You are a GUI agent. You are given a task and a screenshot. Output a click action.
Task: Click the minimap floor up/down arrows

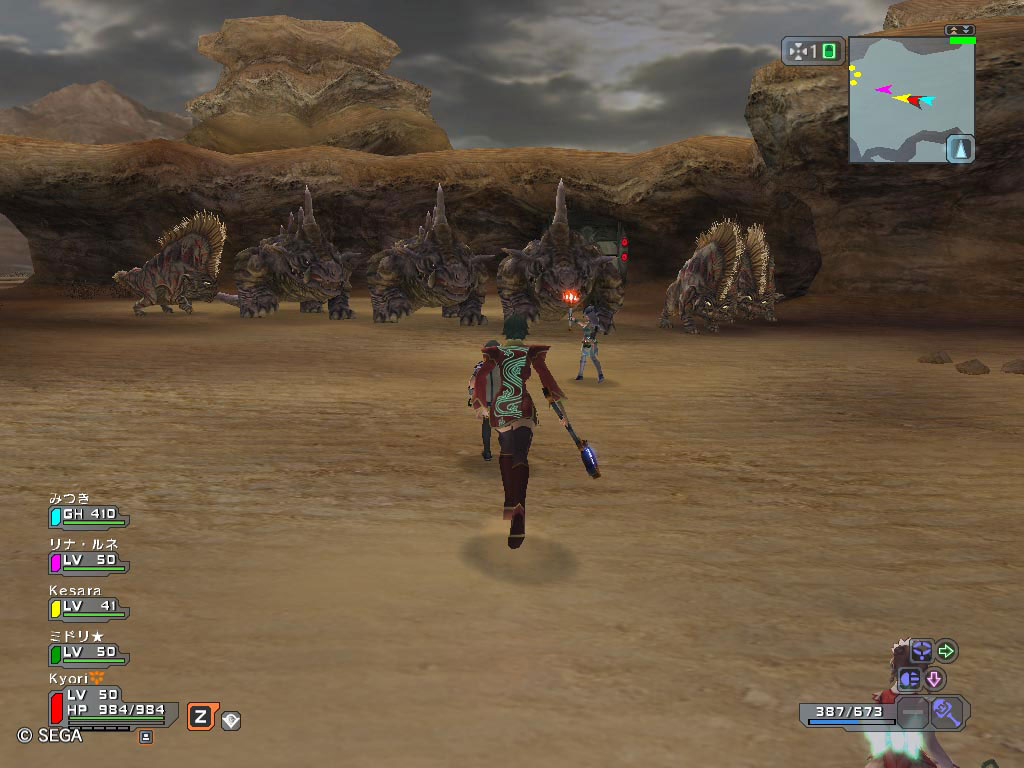[961, 30]
